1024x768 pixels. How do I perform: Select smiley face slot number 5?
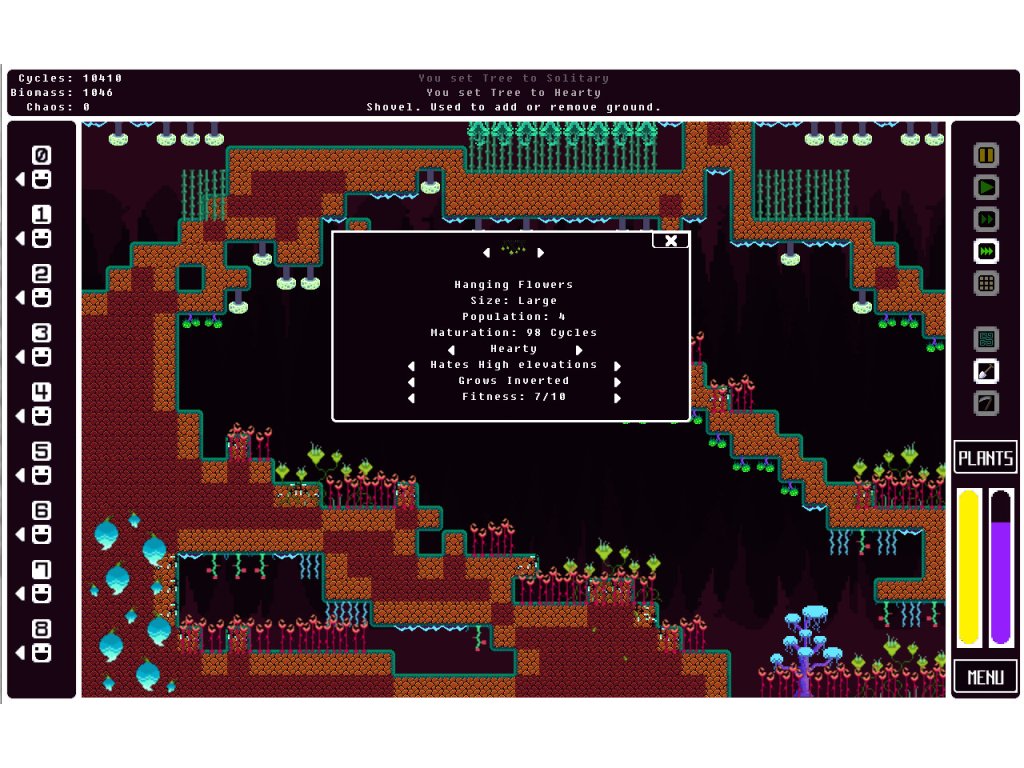tap(41, 475)
